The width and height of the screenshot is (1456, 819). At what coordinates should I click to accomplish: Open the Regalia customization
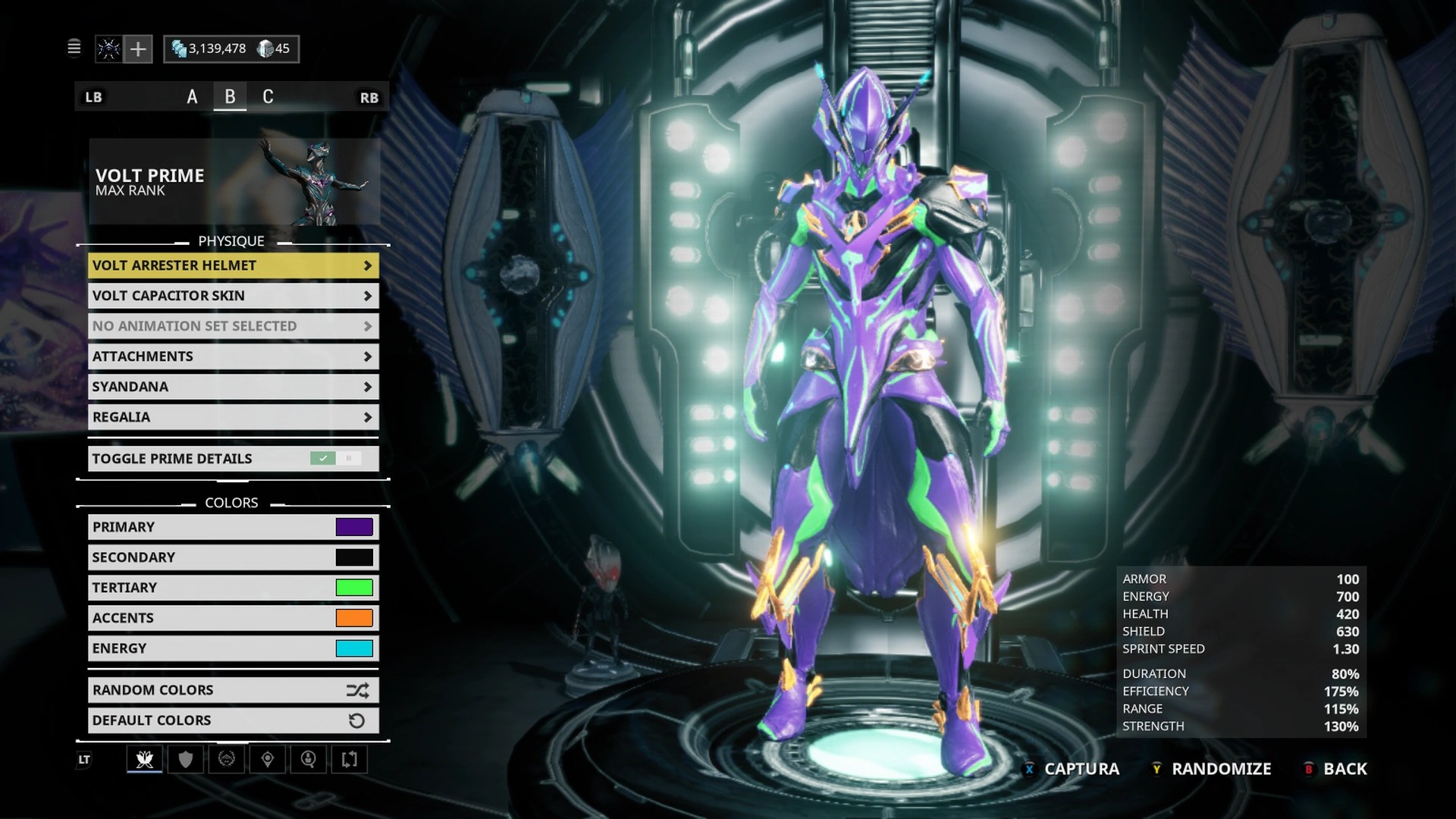pos(233,417)
